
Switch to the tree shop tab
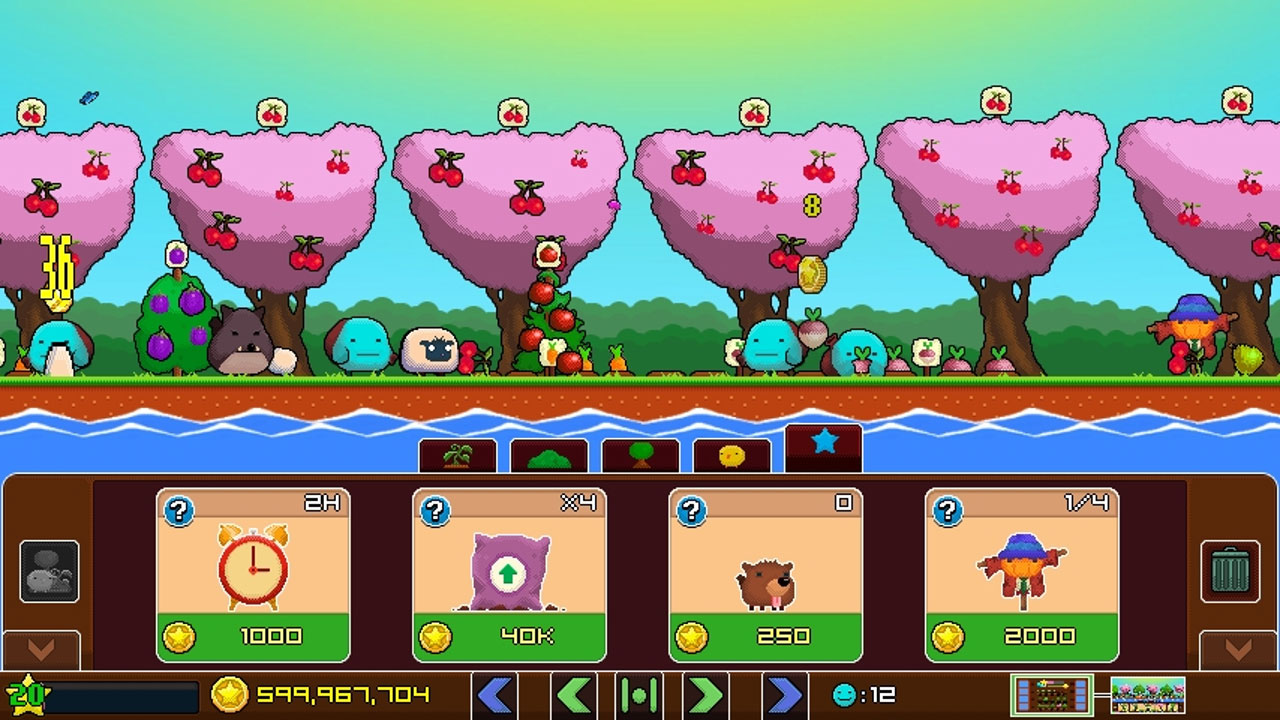coord(640,453)
